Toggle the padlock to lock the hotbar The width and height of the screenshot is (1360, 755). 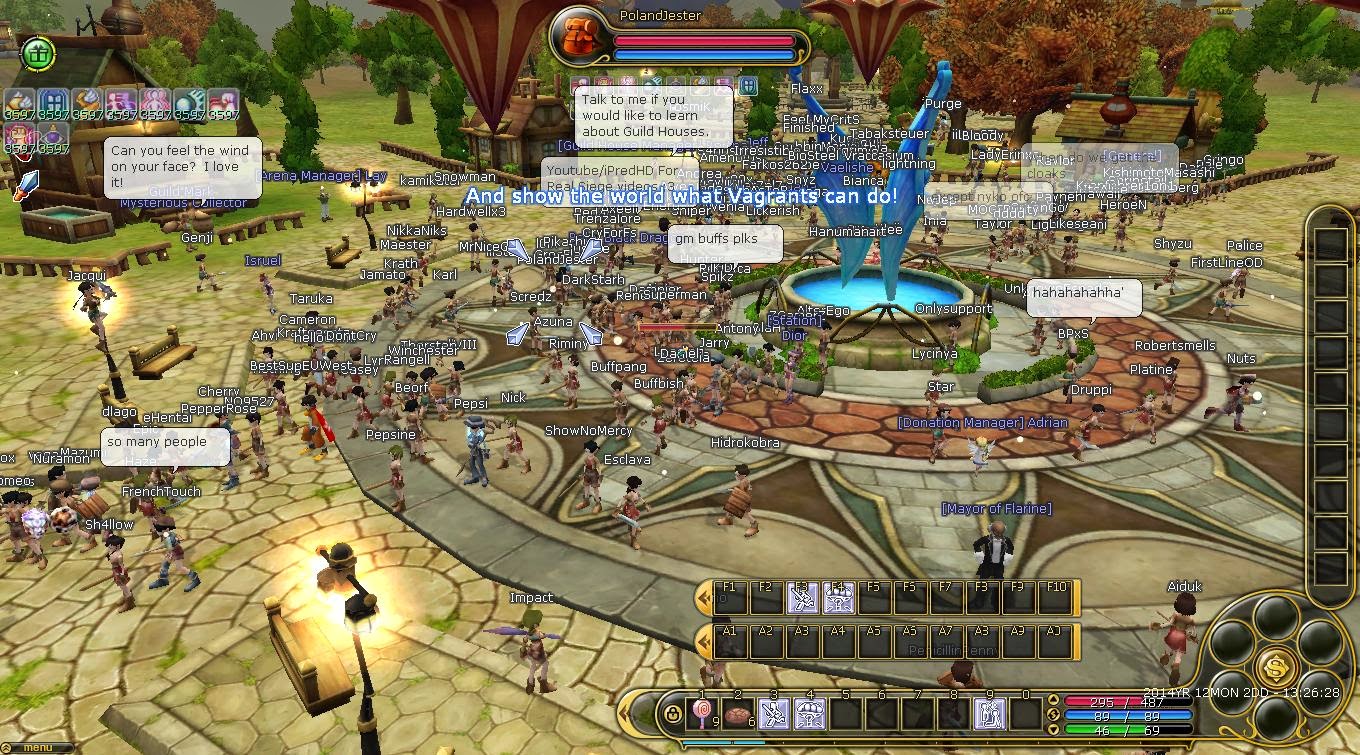click(x=674, y=714)
